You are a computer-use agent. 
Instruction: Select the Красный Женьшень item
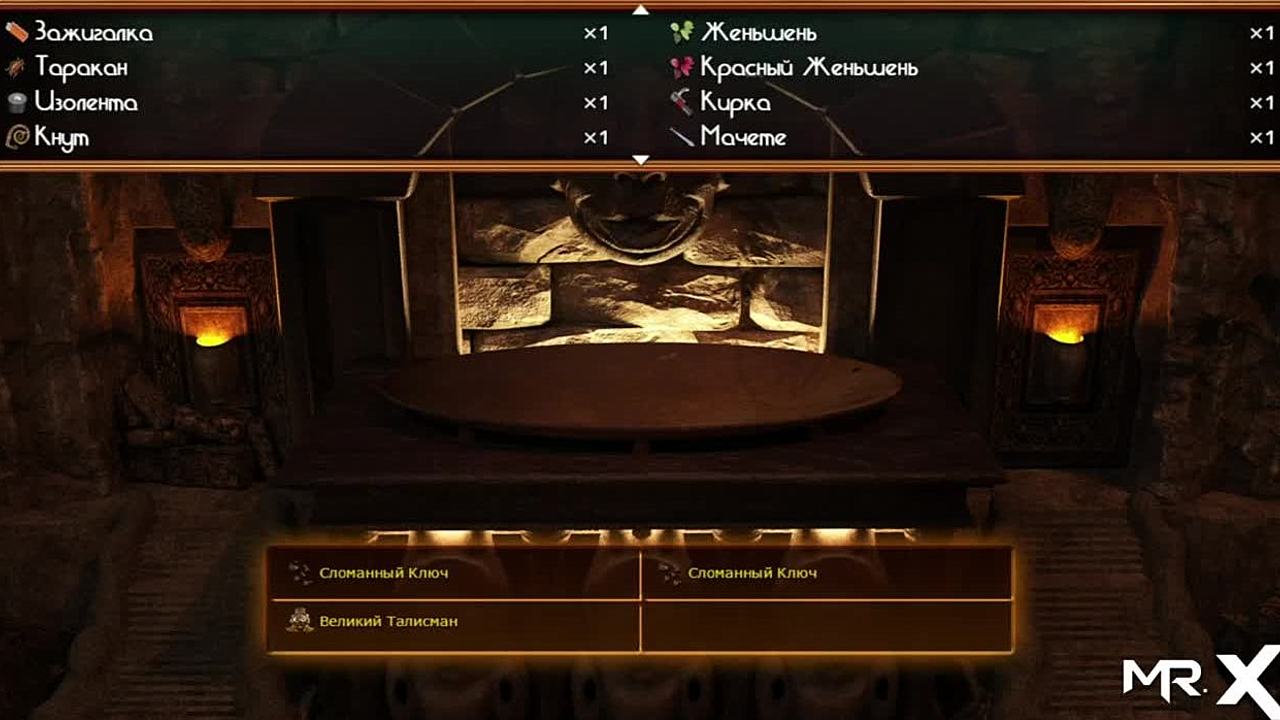(x=808, y=68)
